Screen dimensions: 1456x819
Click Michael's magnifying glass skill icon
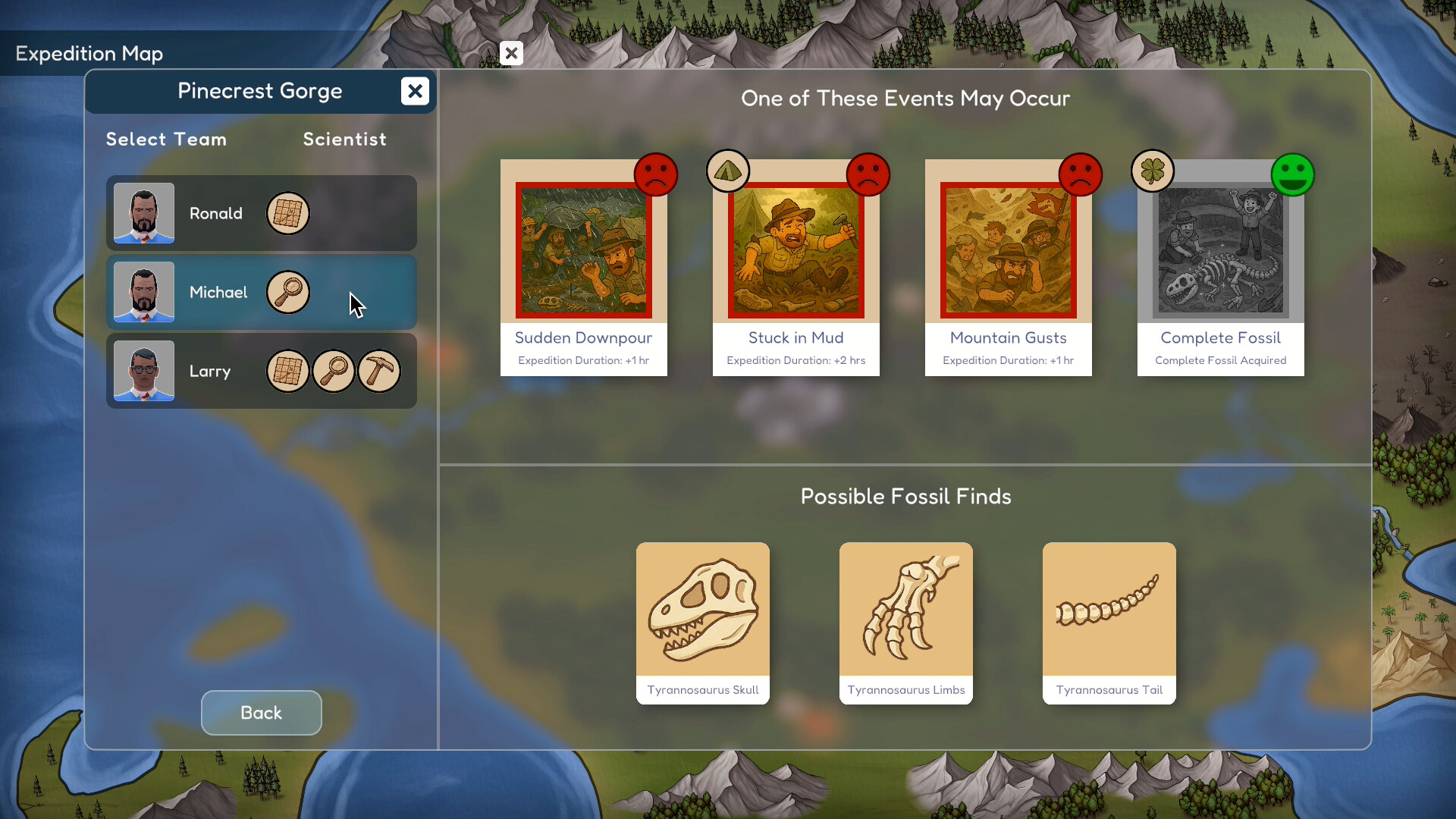pos(288,292)
